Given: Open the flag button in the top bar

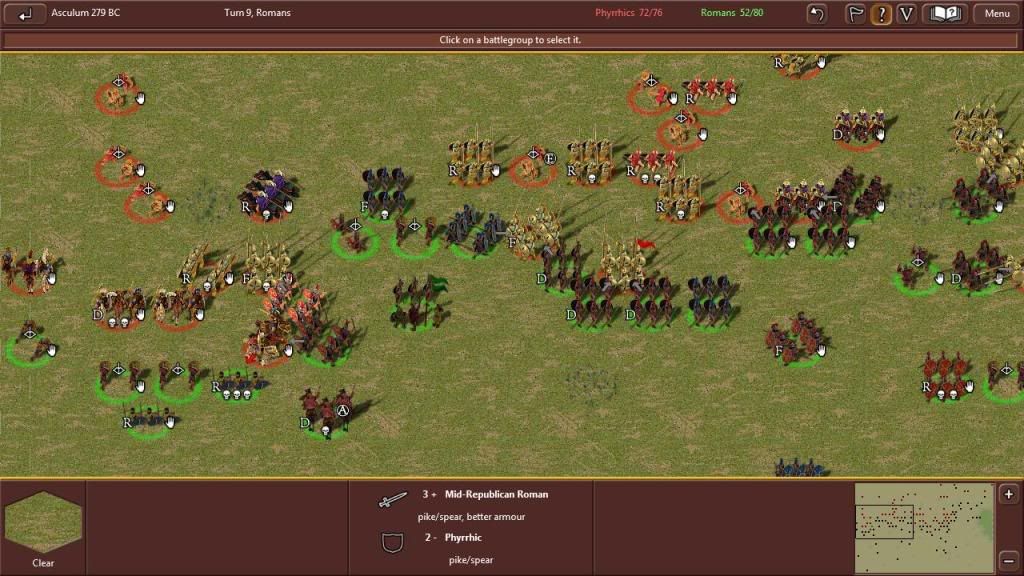Looking at the screenshot, I should coord(856,14).
